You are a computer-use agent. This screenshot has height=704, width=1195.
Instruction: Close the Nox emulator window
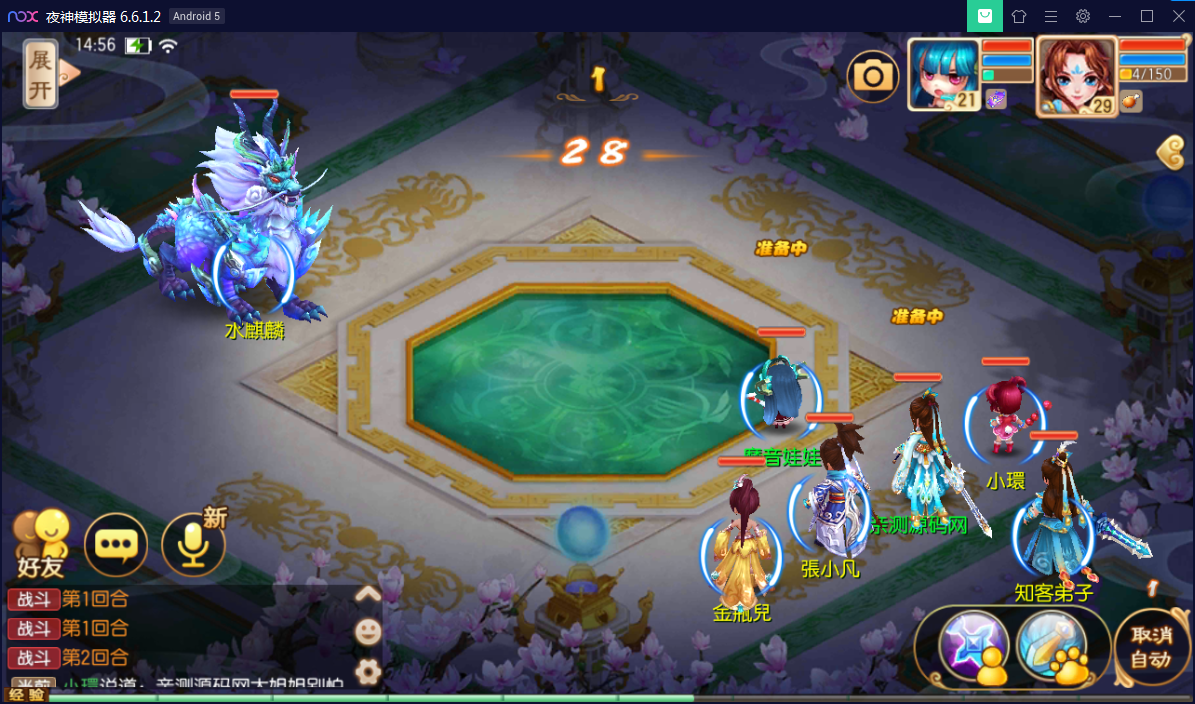(1176, 16)
